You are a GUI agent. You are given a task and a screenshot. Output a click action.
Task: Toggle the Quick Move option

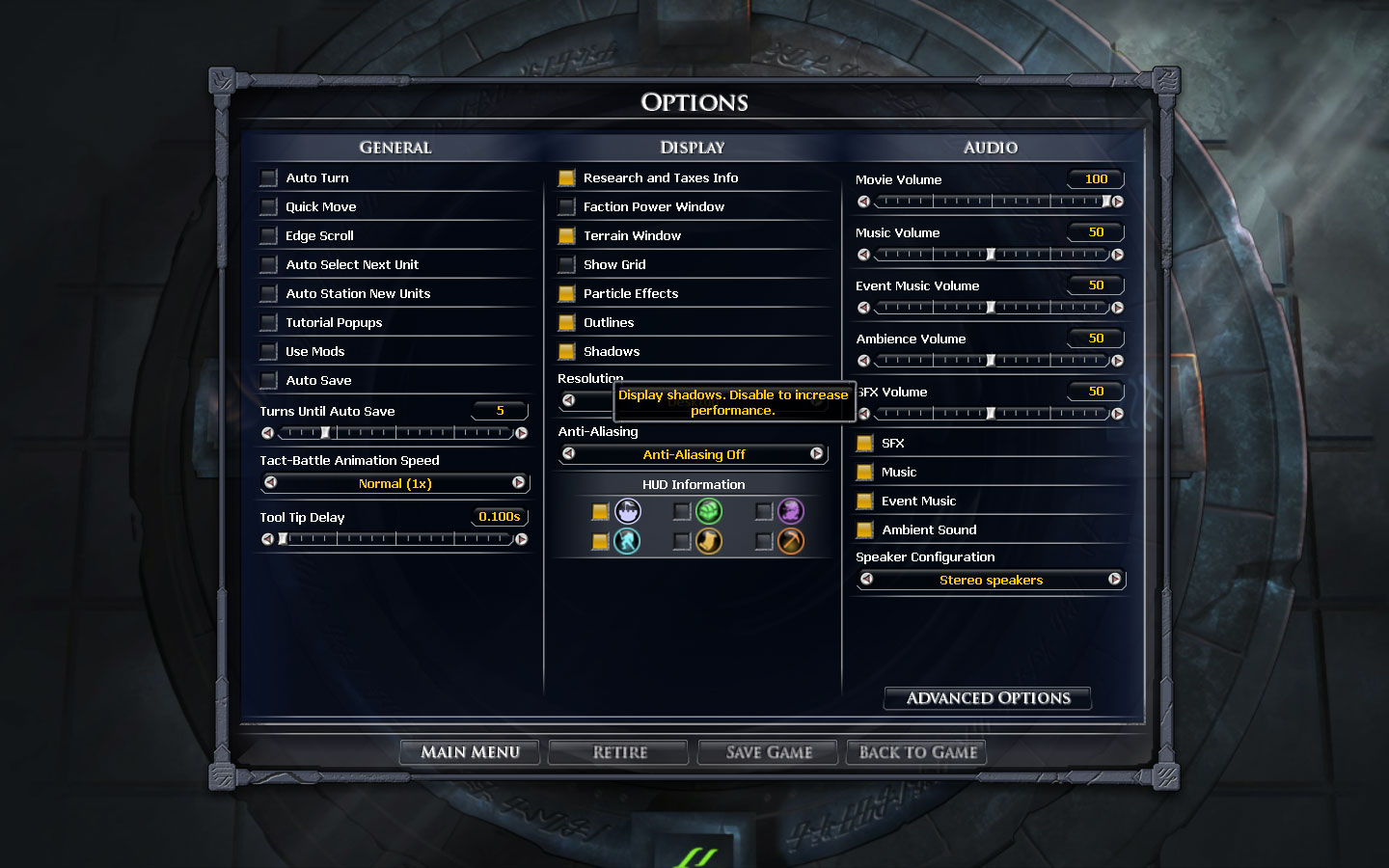click(269, 207)
